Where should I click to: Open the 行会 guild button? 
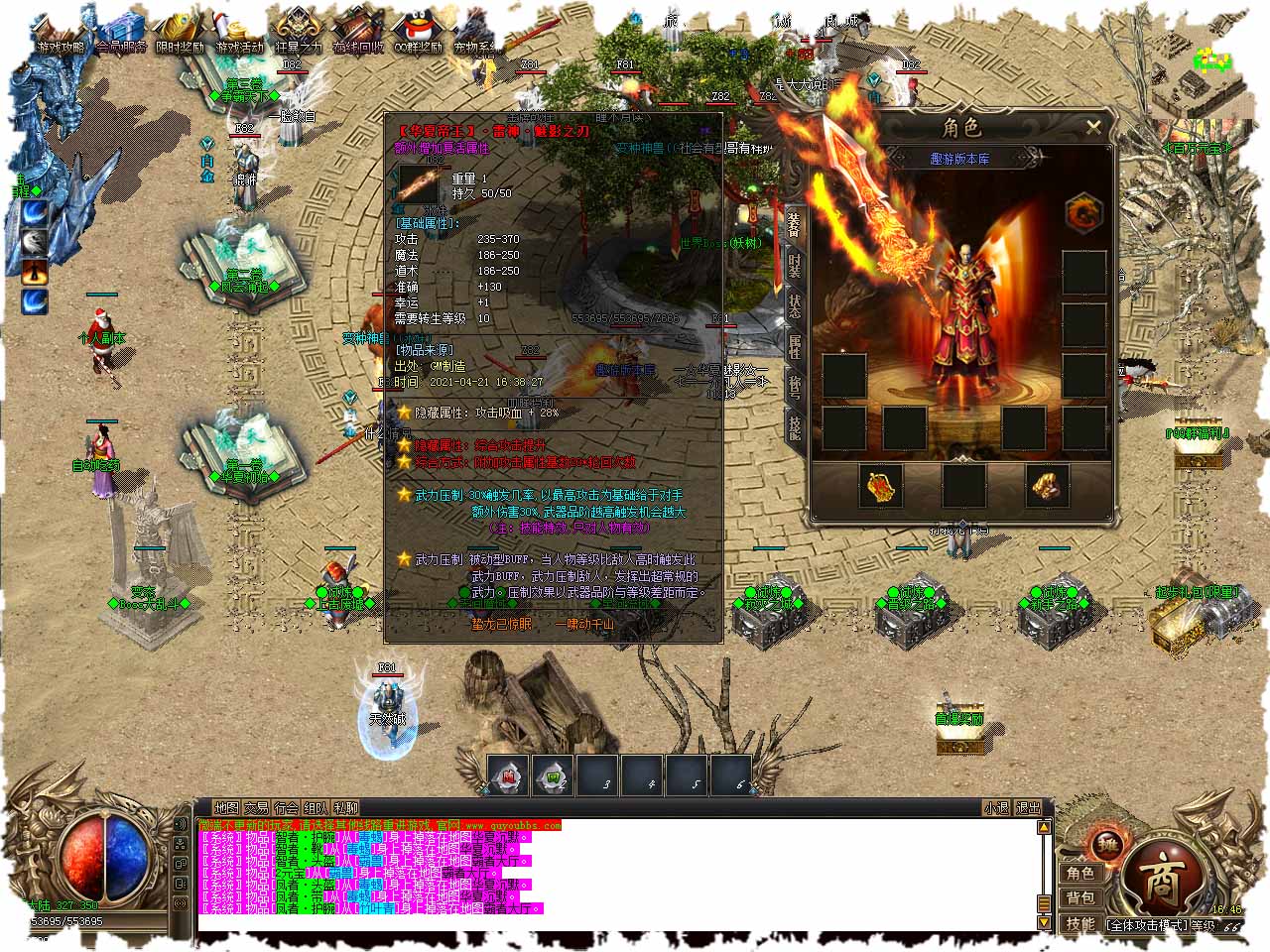click(286, 808)
